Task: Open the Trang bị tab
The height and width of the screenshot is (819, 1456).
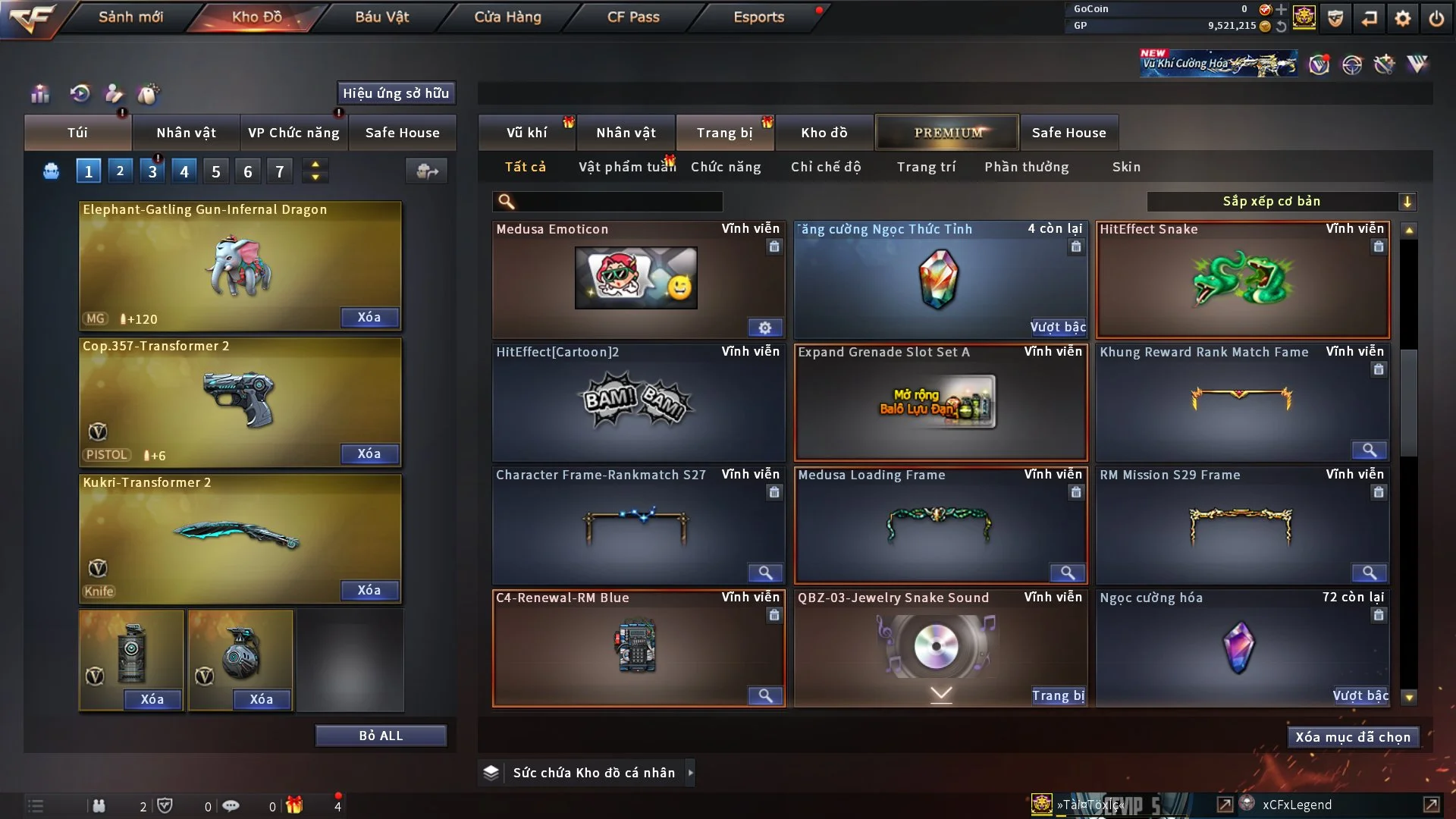Action: (x=724, y=133)
